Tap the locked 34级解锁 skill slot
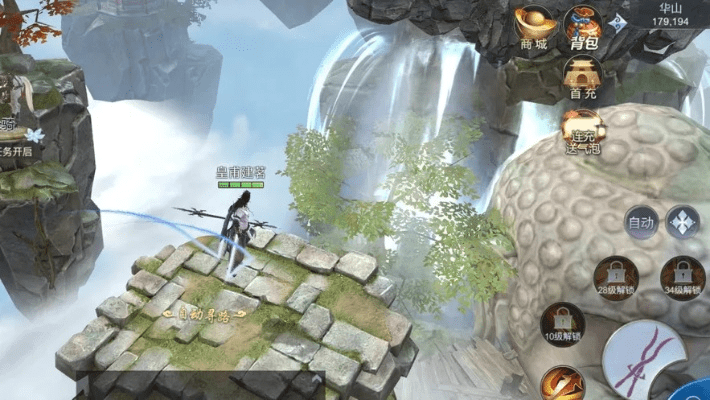 (x=682, y=277)
